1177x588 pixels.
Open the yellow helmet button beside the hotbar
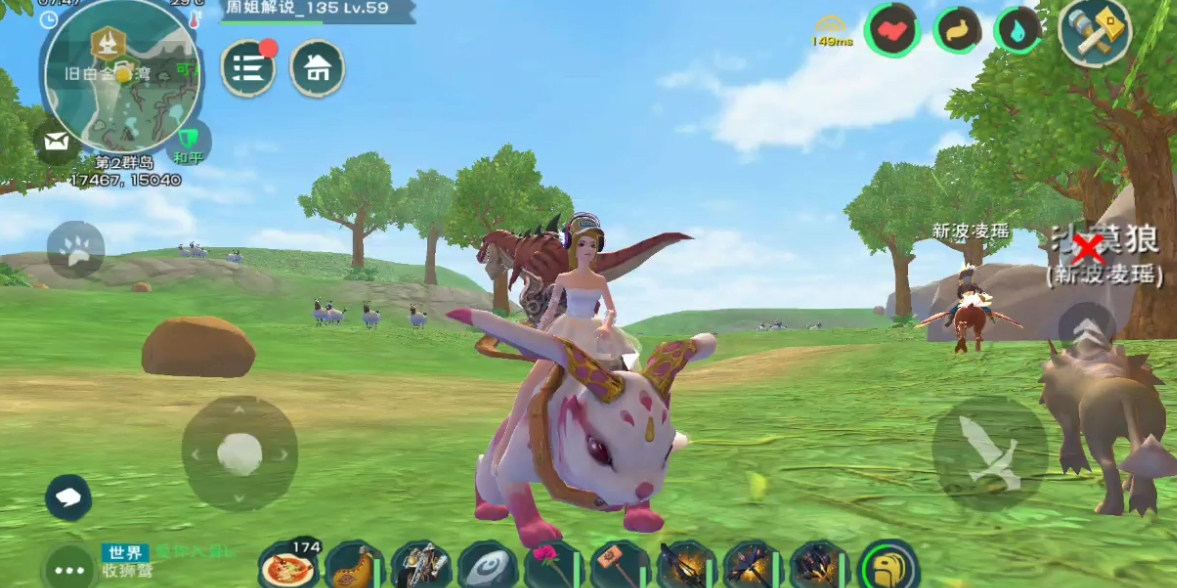coord(888,567)
